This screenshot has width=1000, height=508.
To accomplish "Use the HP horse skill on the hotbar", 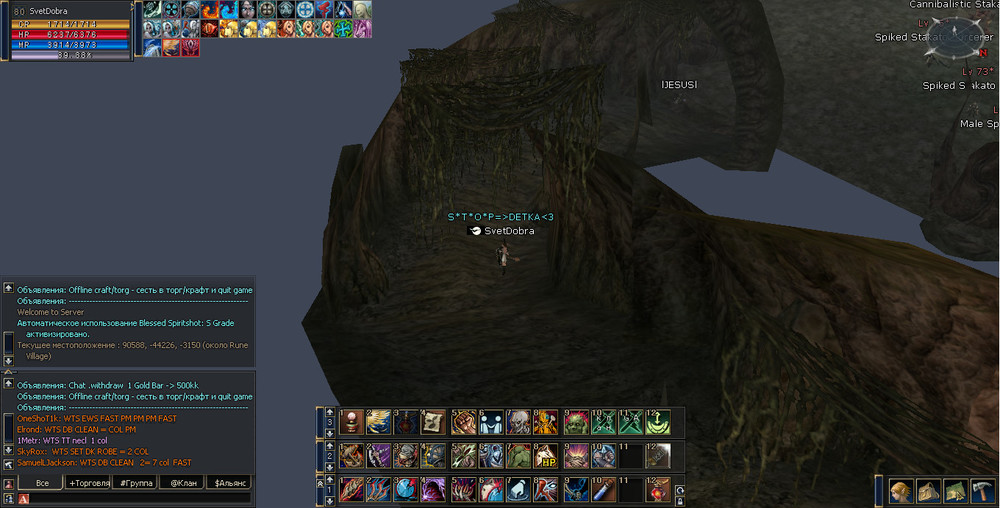I will coord(546,456).
